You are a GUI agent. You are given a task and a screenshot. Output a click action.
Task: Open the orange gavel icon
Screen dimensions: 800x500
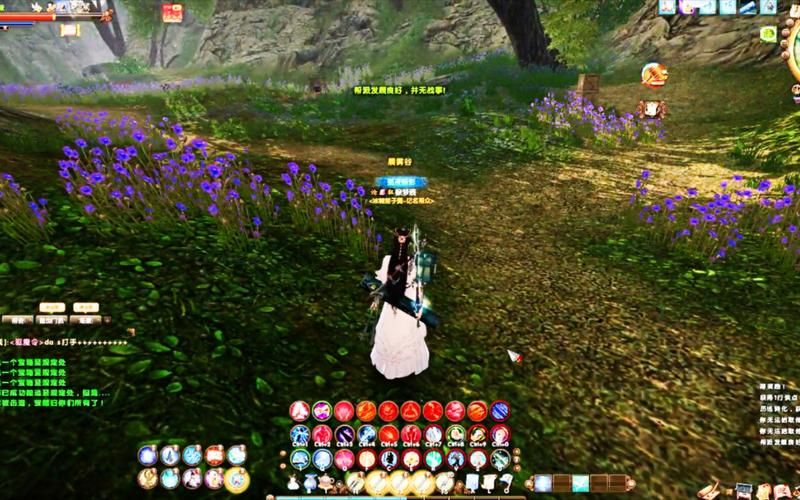click(653, 74)
